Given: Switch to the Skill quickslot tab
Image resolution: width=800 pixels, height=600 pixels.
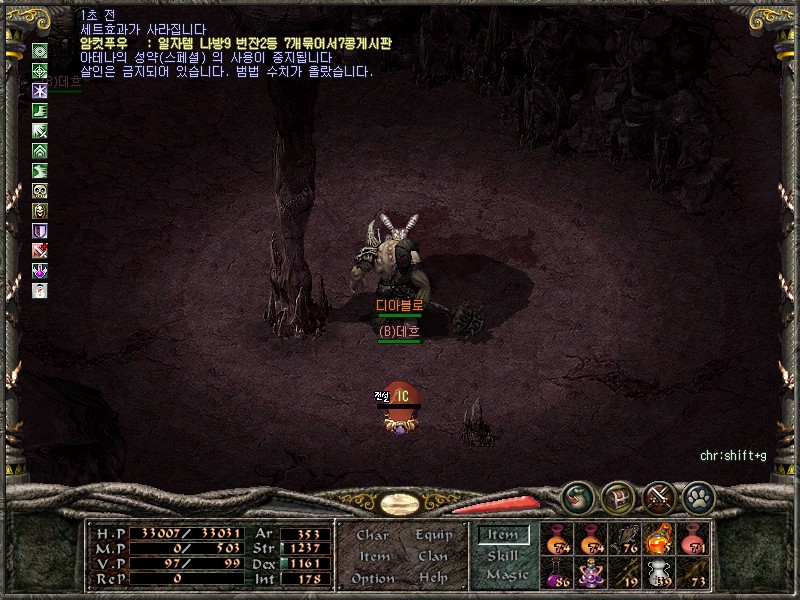Looking at the screenshot, I should click(502, 556).
